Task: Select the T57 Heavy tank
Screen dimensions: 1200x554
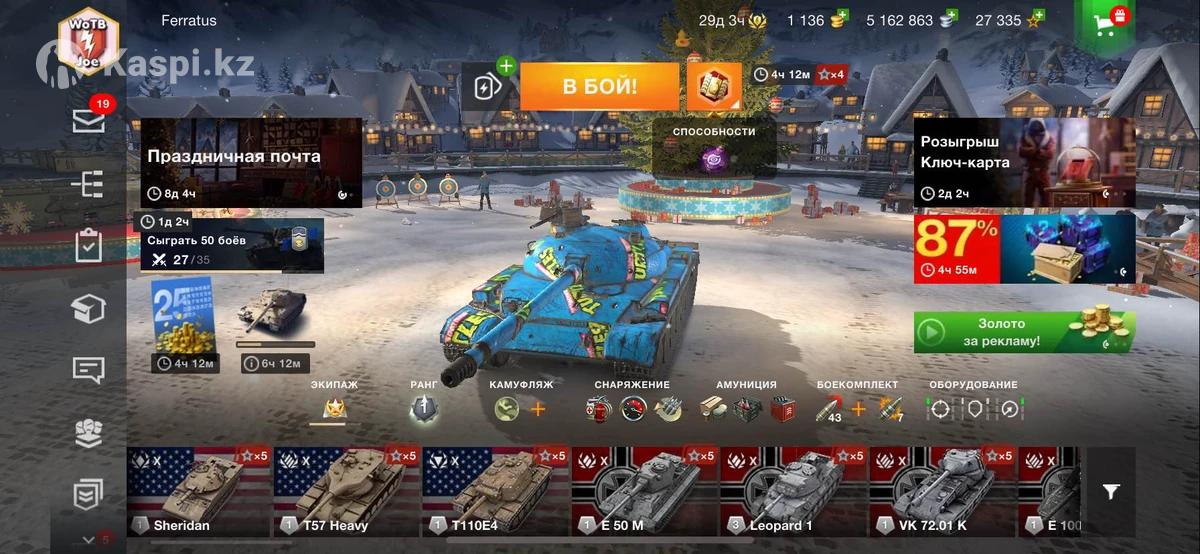Action: coord(347,492)
